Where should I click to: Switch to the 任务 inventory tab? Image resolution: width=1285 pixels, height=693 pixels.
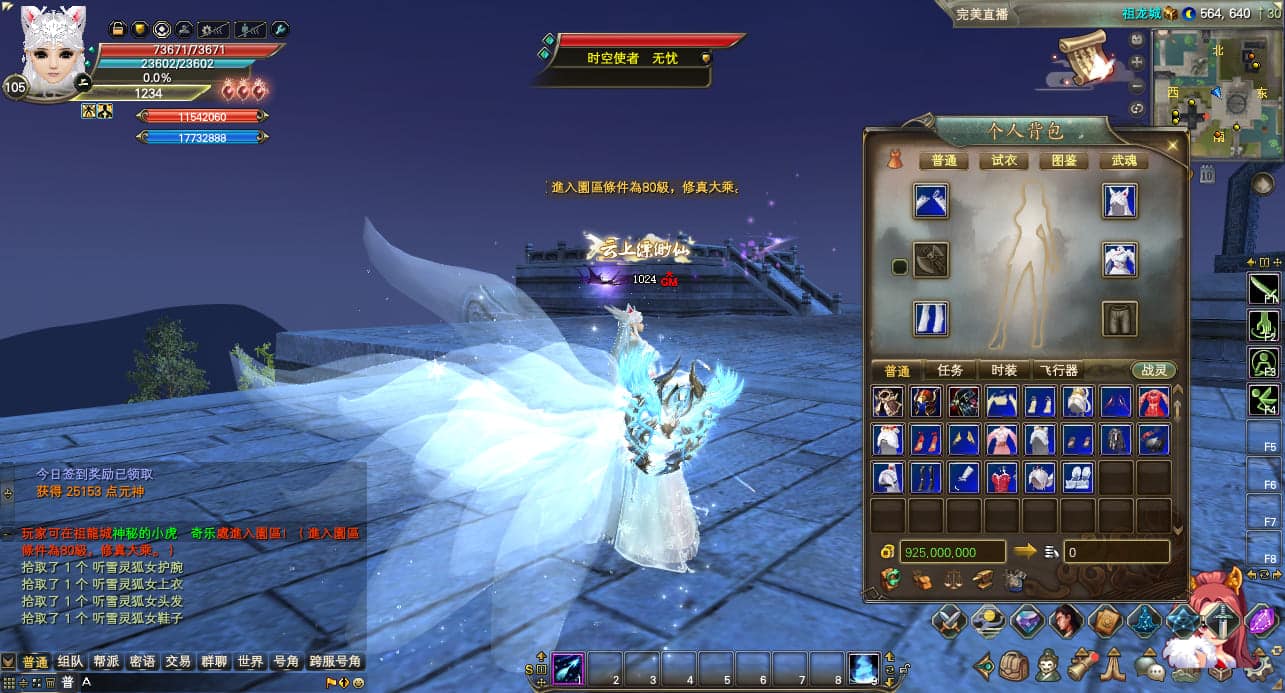click(x=950, y=370)
